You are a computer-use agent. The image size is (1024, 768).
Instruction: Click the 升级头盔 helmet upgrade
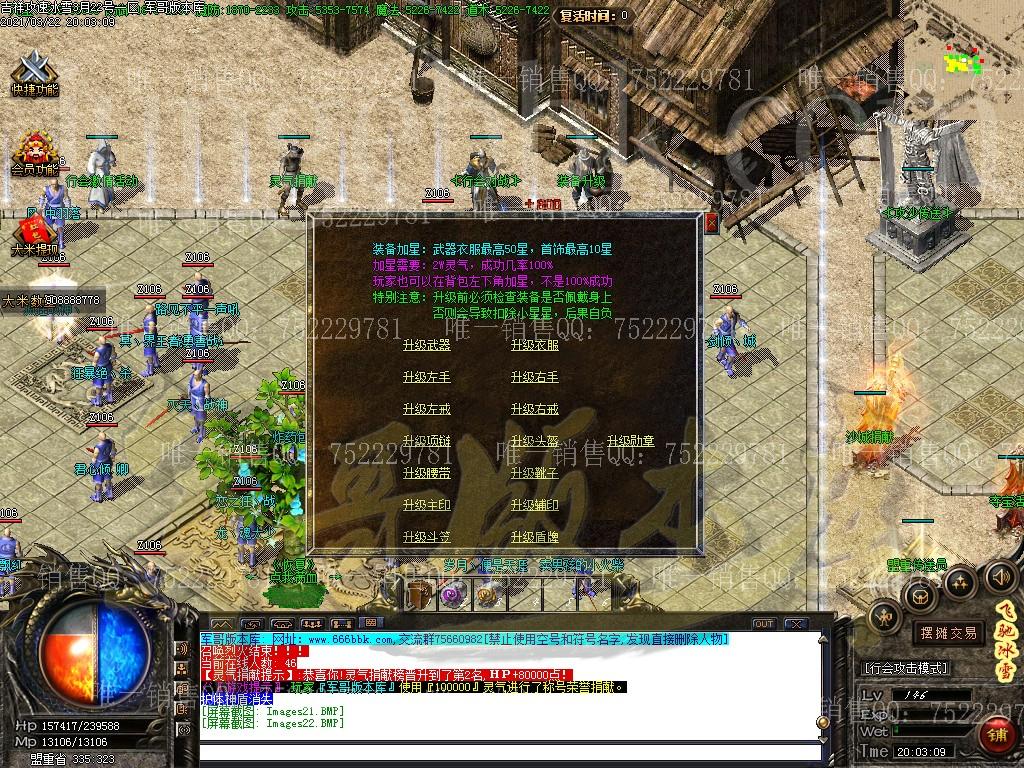click(x=534, y=441)
